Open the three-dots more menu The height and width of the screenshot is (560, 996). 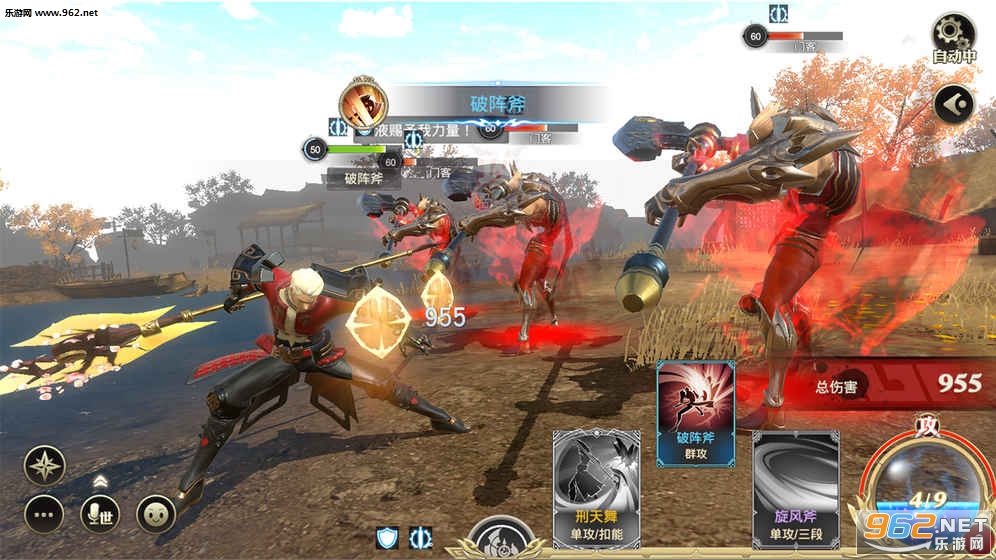coord(44,514)
